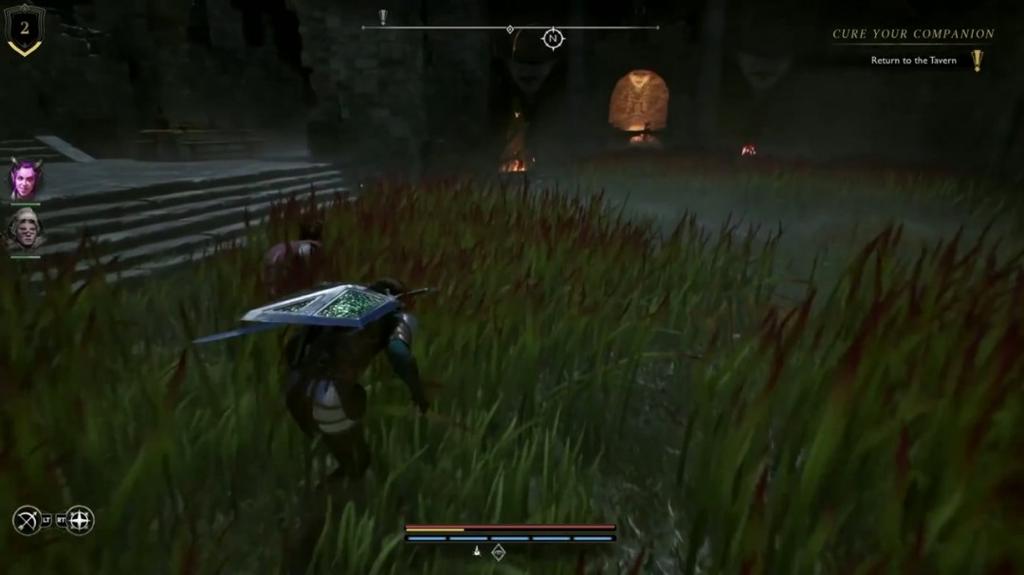Click the Return to the Tavern objective
This screenshot has height=575, width=1024.
[x=913, y=61]
